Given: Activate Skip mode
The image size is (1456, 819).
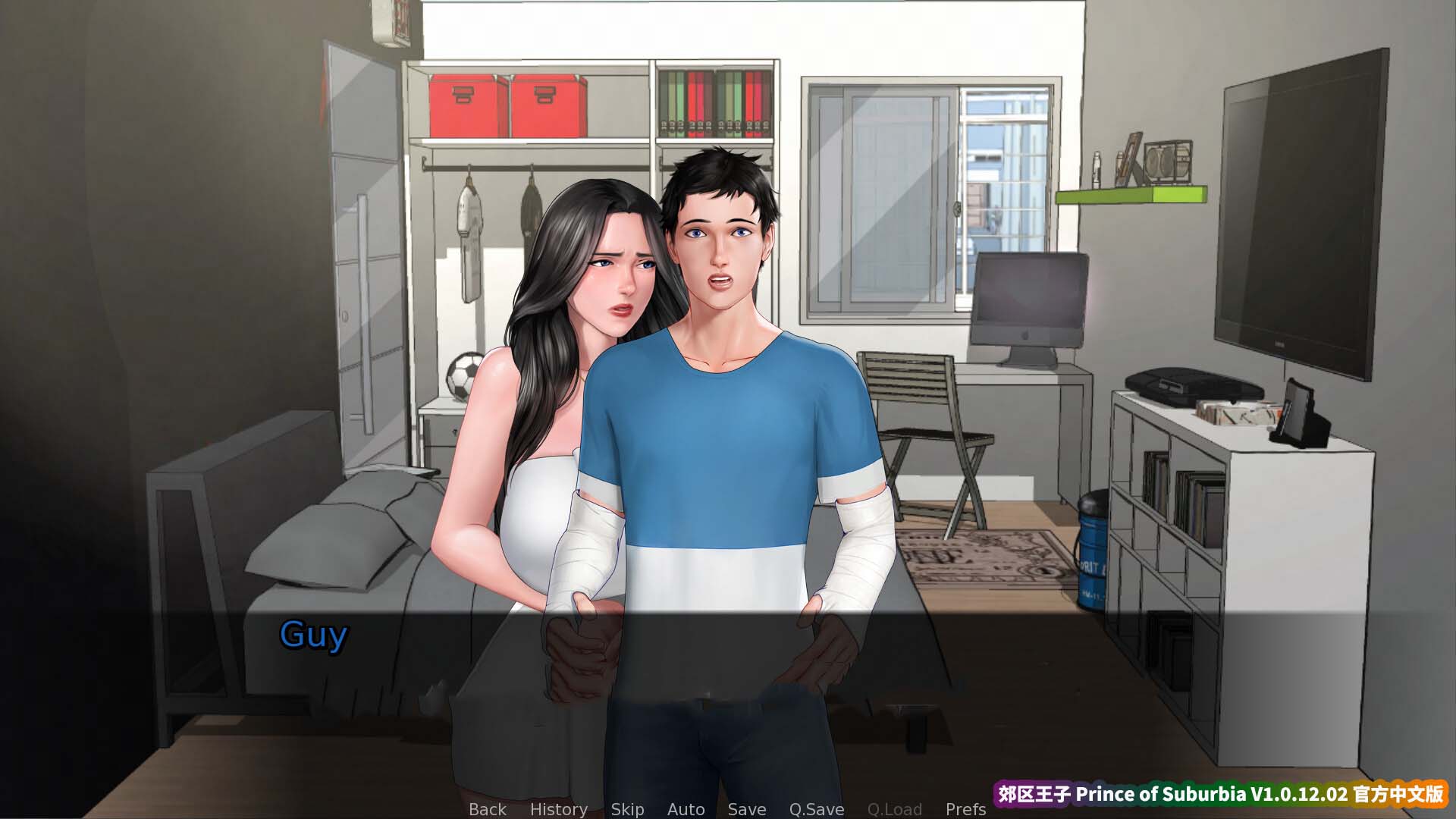Looking at the screenshot, I should (x=627, y=809).
